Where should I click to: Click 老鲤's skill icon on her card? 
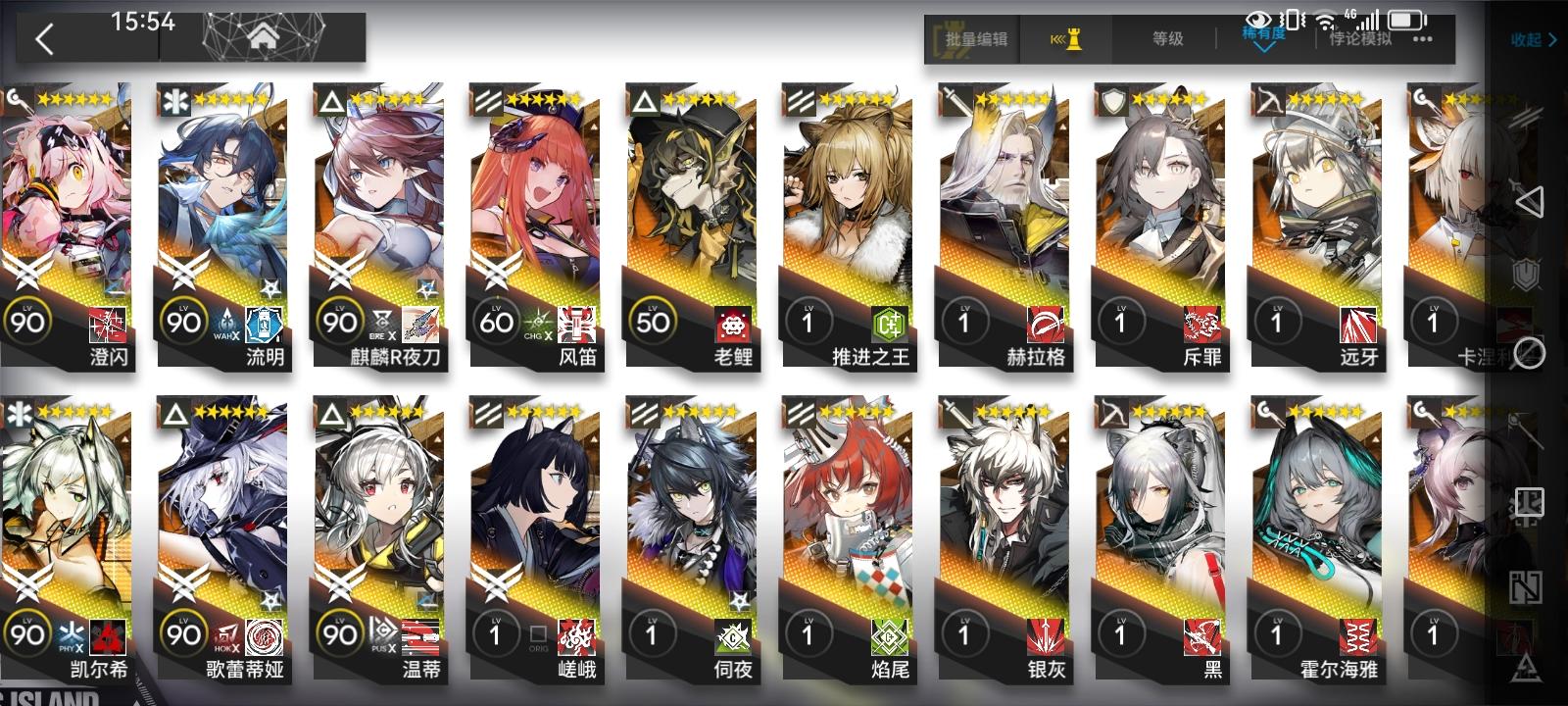(733, 325)
